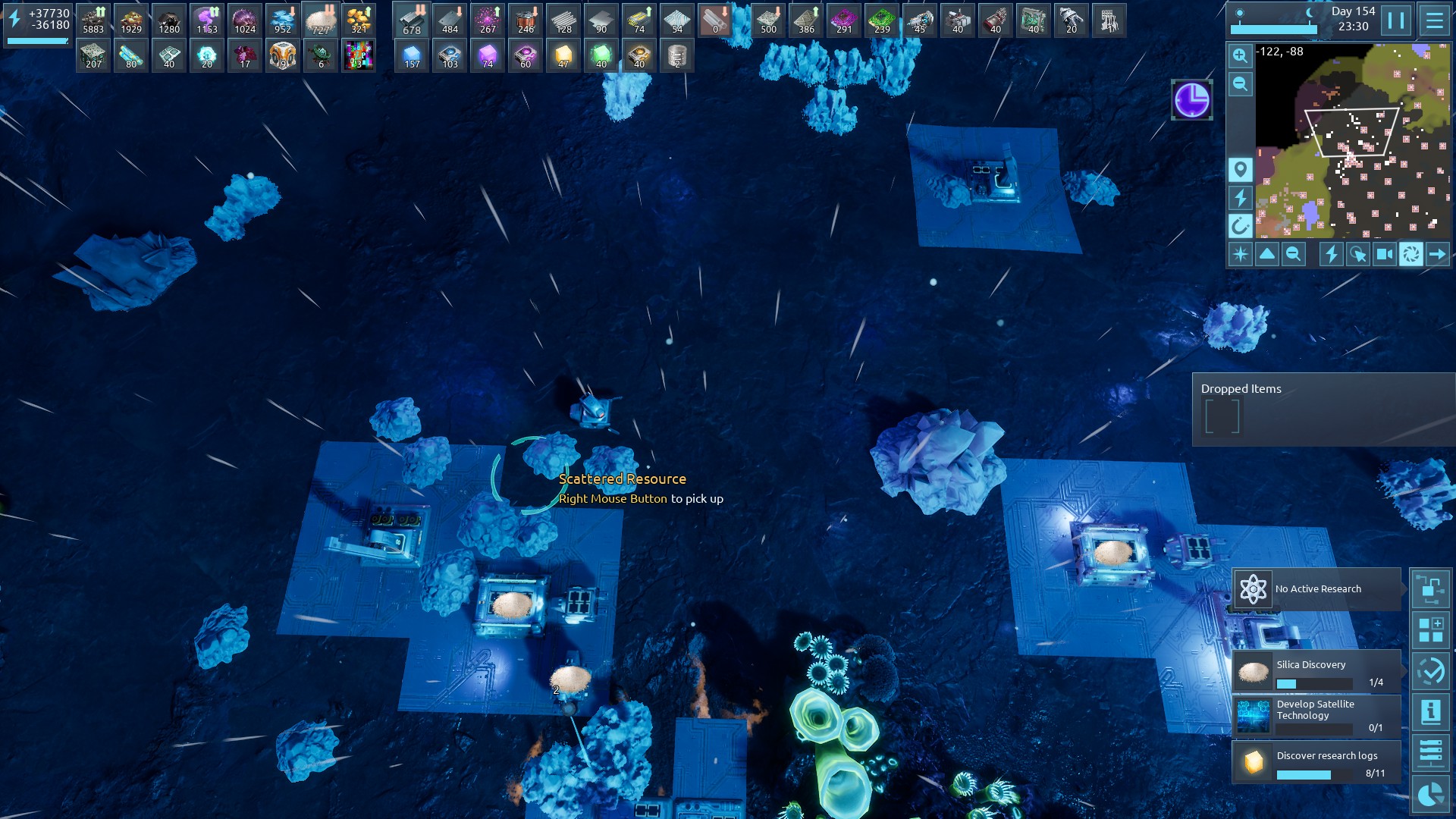Select the Develop Satellite Technology objective

click(x=1316, y=717)
